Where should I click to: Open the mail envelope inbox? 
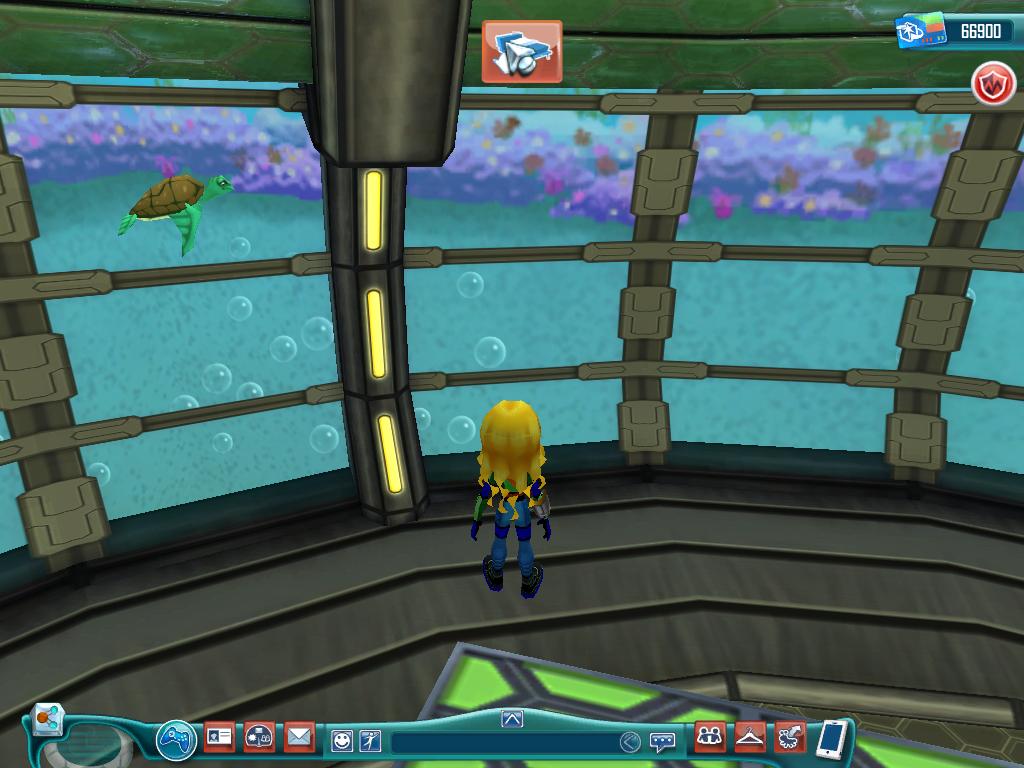299,738
